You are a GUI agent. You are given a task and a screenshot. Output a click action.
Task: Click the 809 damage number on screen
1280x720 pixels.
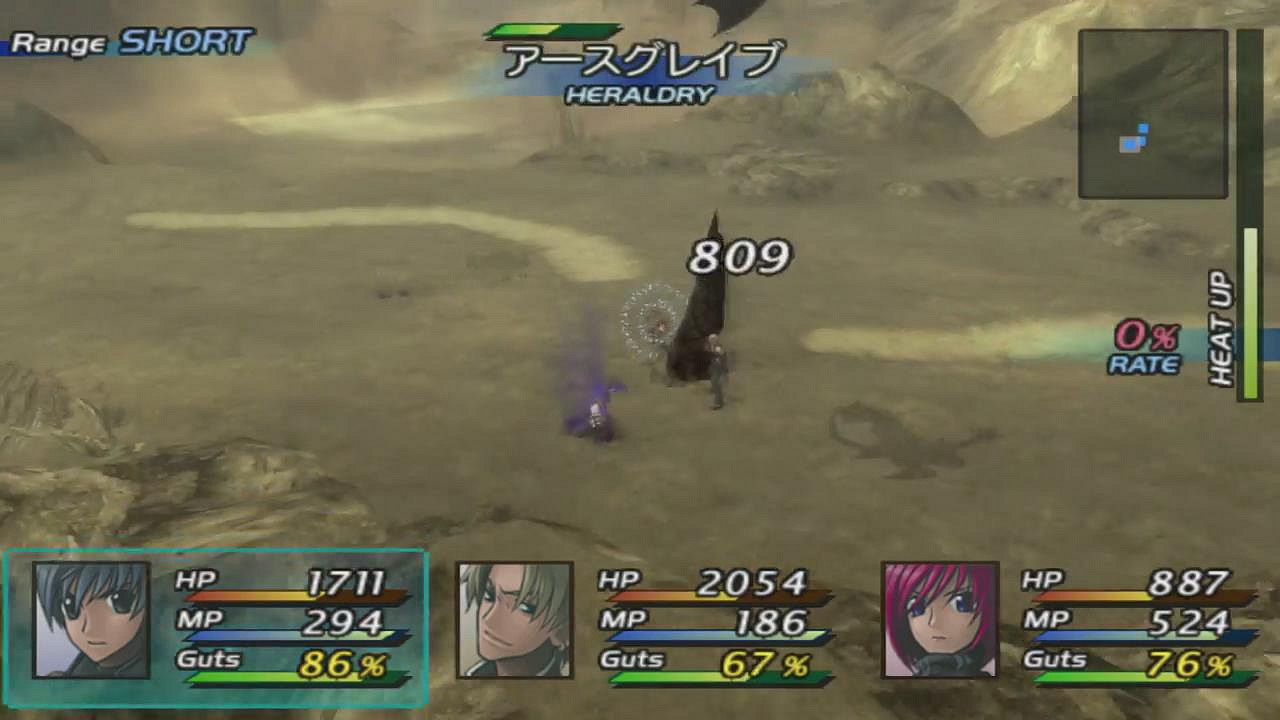[x=739, y=257]
